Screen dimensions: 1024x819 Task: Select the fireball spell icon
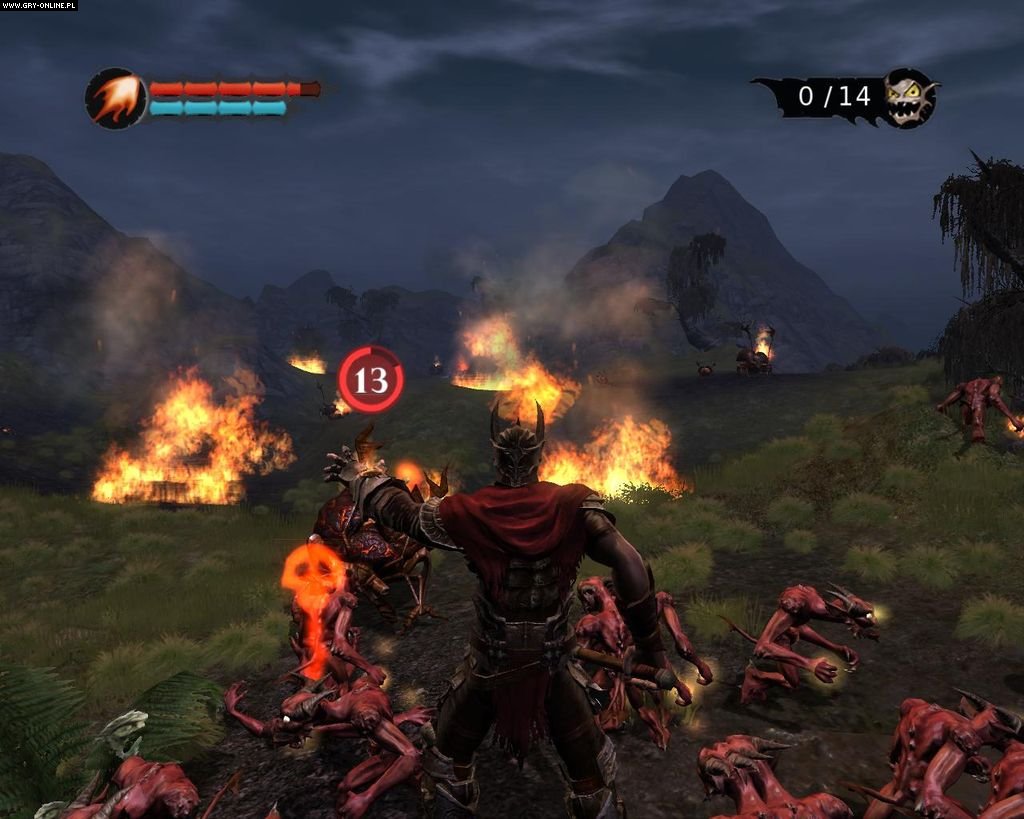click(x=115, y=98)
